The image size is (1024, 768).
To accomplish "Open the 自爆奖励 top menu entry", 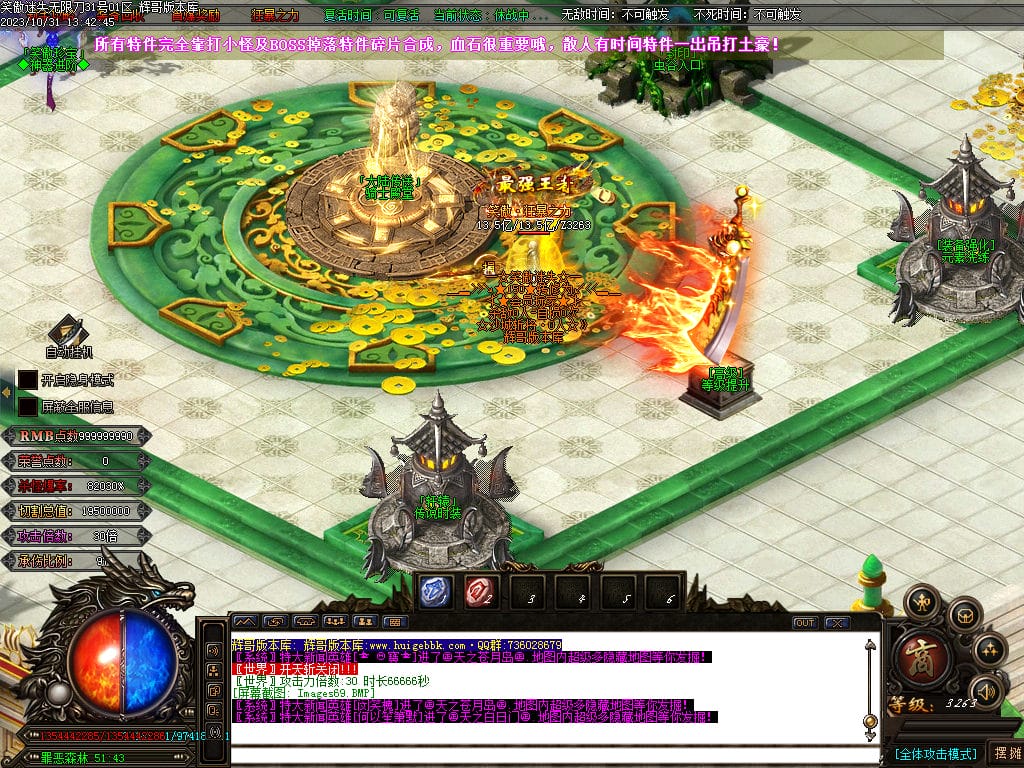I will tap(196, 15).
